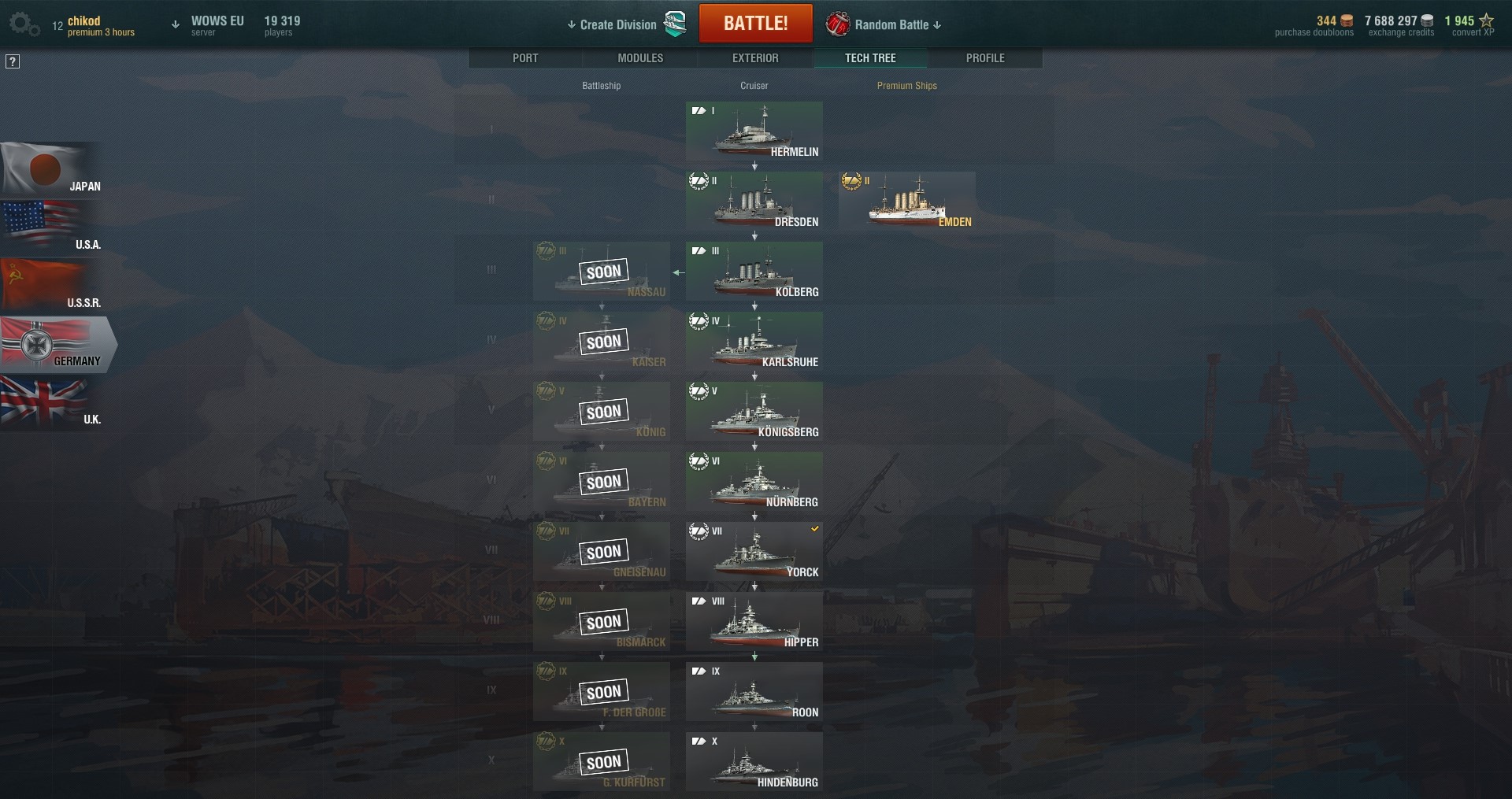Screen dimensions: 1512x799
Task: Switch to the Port tab
Action: pos(525,58)
